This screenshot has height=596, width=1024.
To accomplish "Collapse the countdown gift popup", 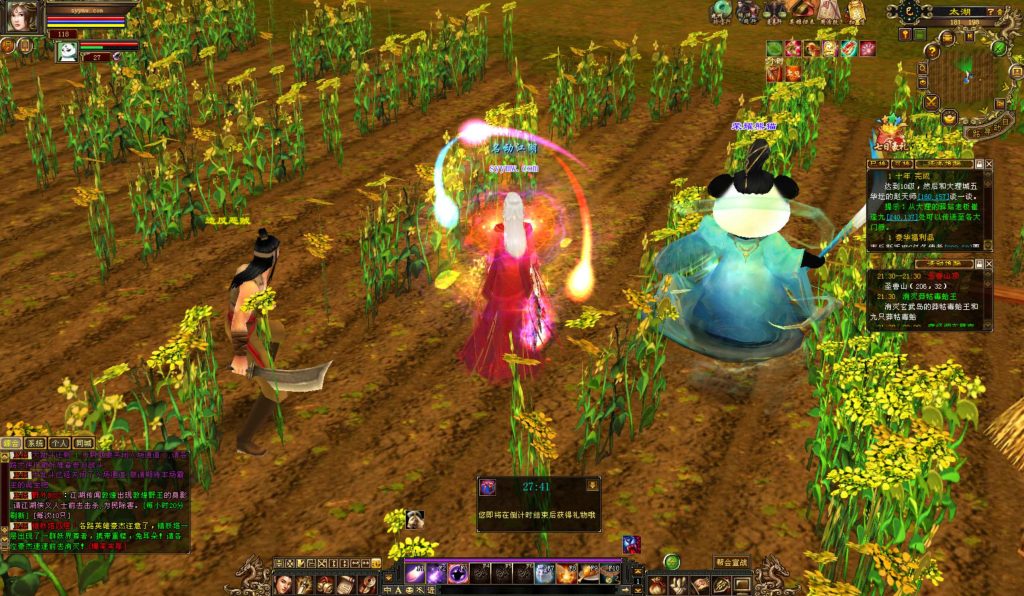I will (x=592, y=485).
